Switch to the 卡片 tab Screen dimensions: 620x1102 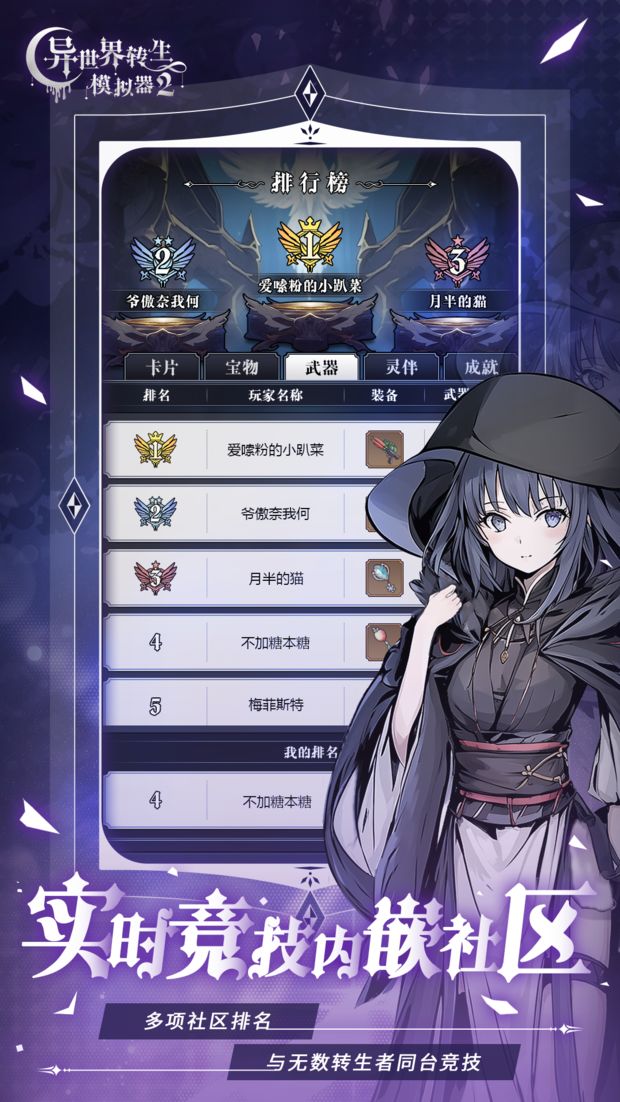tap(162, 367)
